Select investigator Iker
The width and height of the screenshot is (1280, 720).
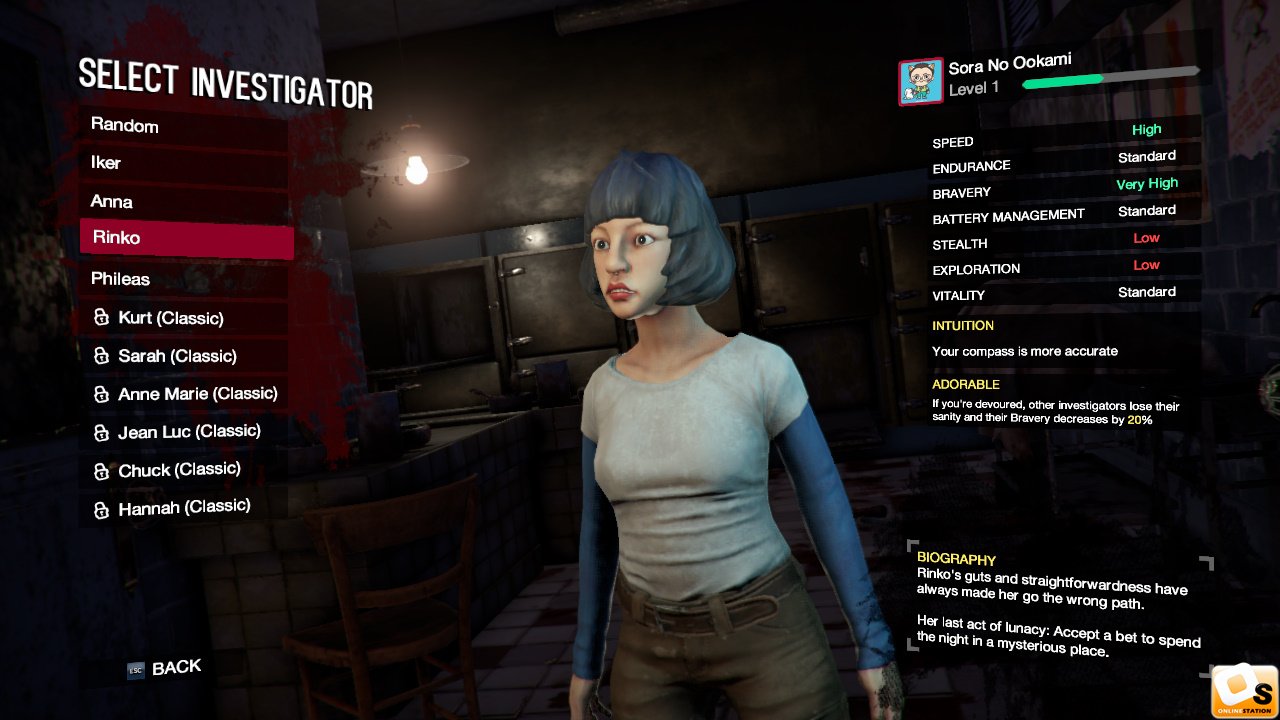click(185, 163)
